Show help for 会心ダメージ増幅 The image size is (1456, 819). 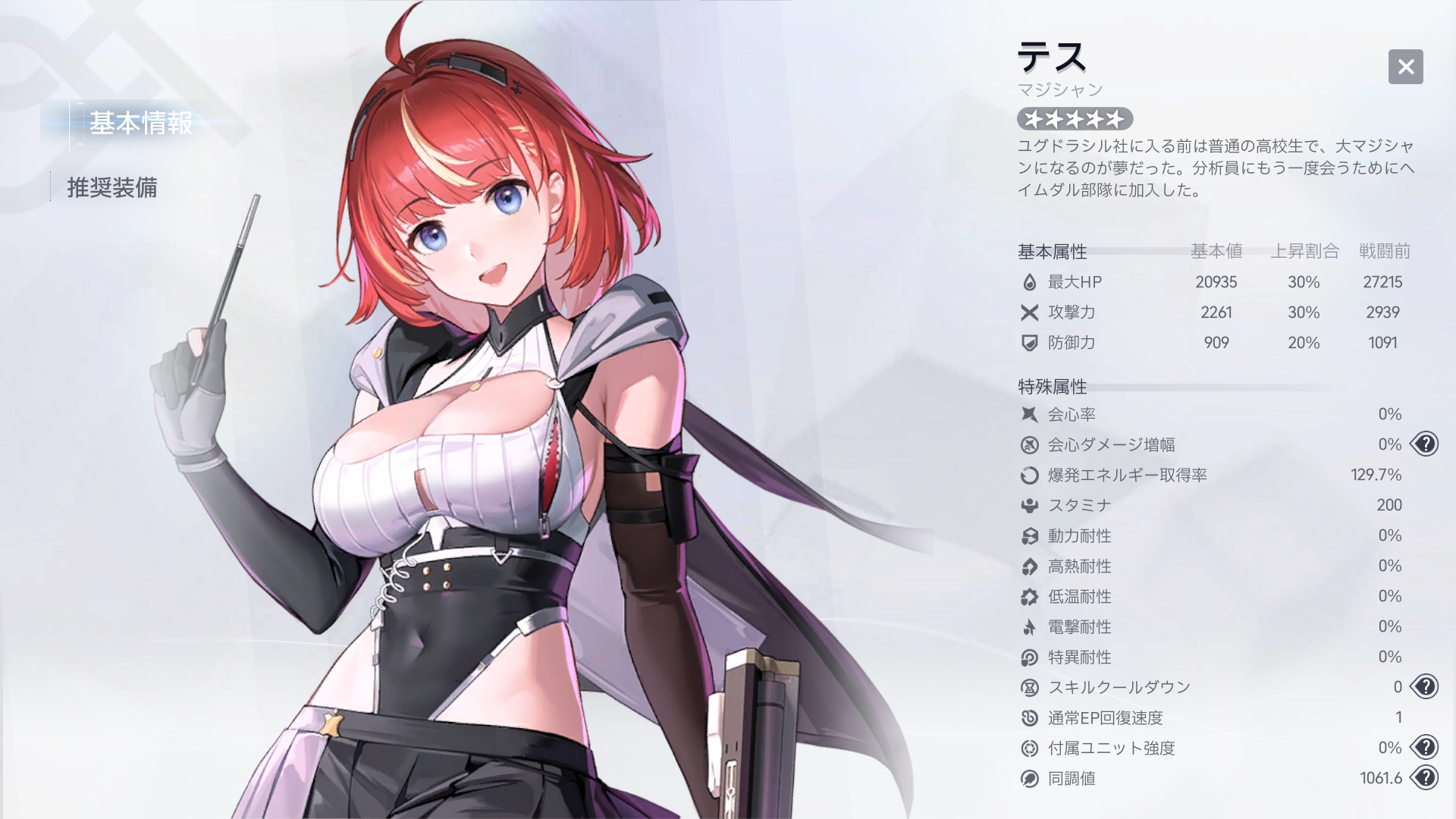click(x=1425, y=444)
